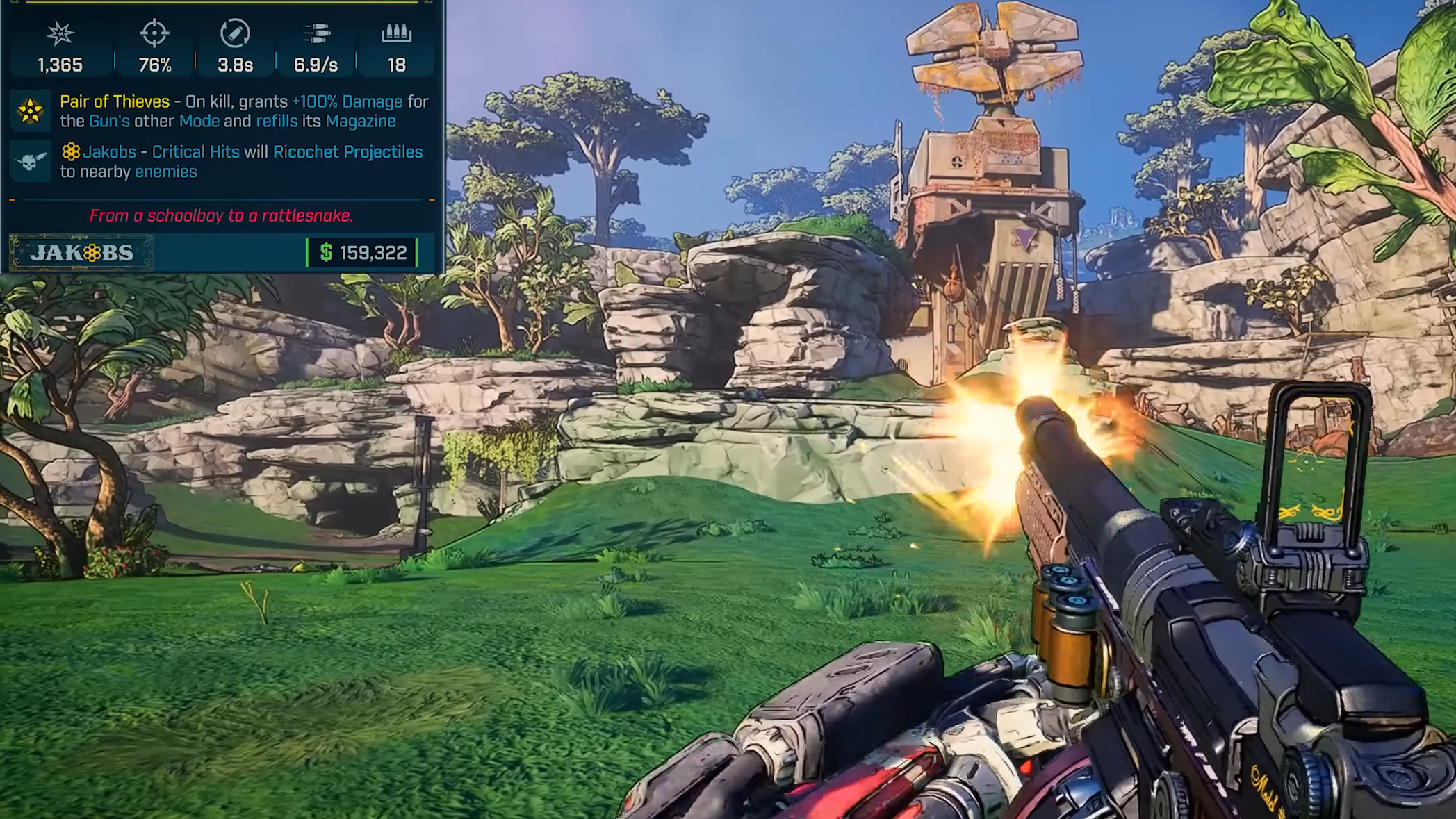Viewport: 1456px width, 819px height.
Task: Select the magazine size ammo icon
Action: [396, 33]
